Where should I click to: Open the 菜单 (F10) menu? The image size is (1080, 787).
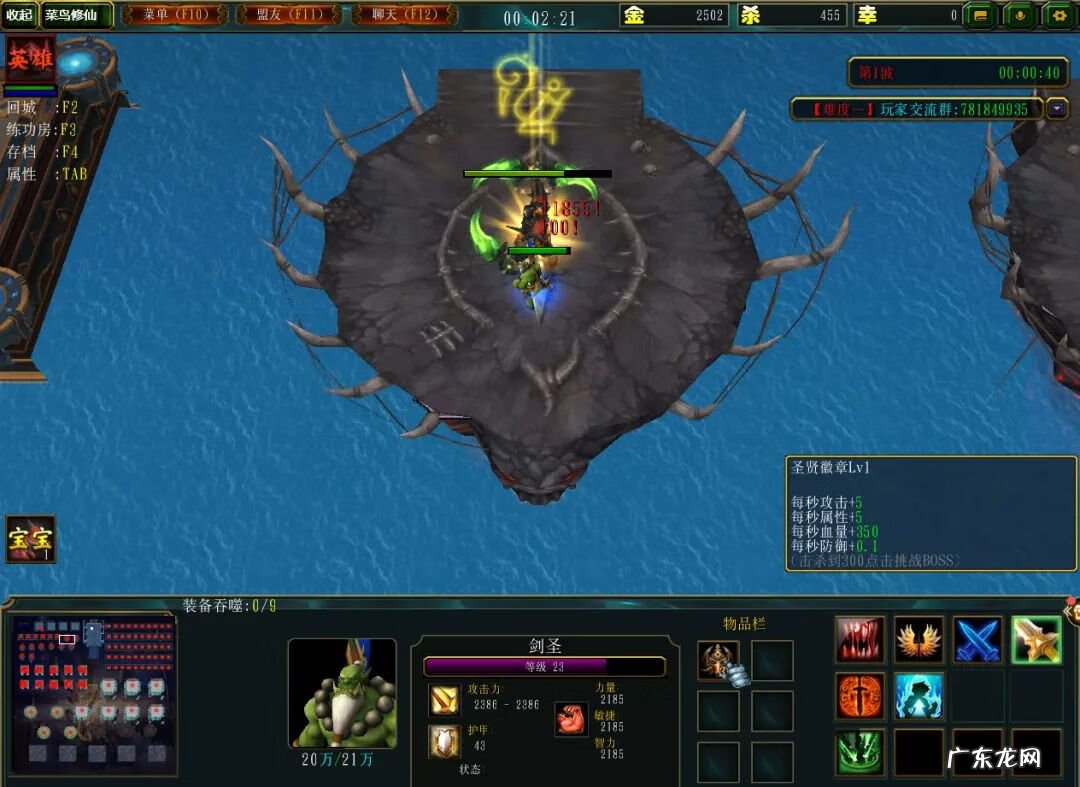[x=177, y=15]
